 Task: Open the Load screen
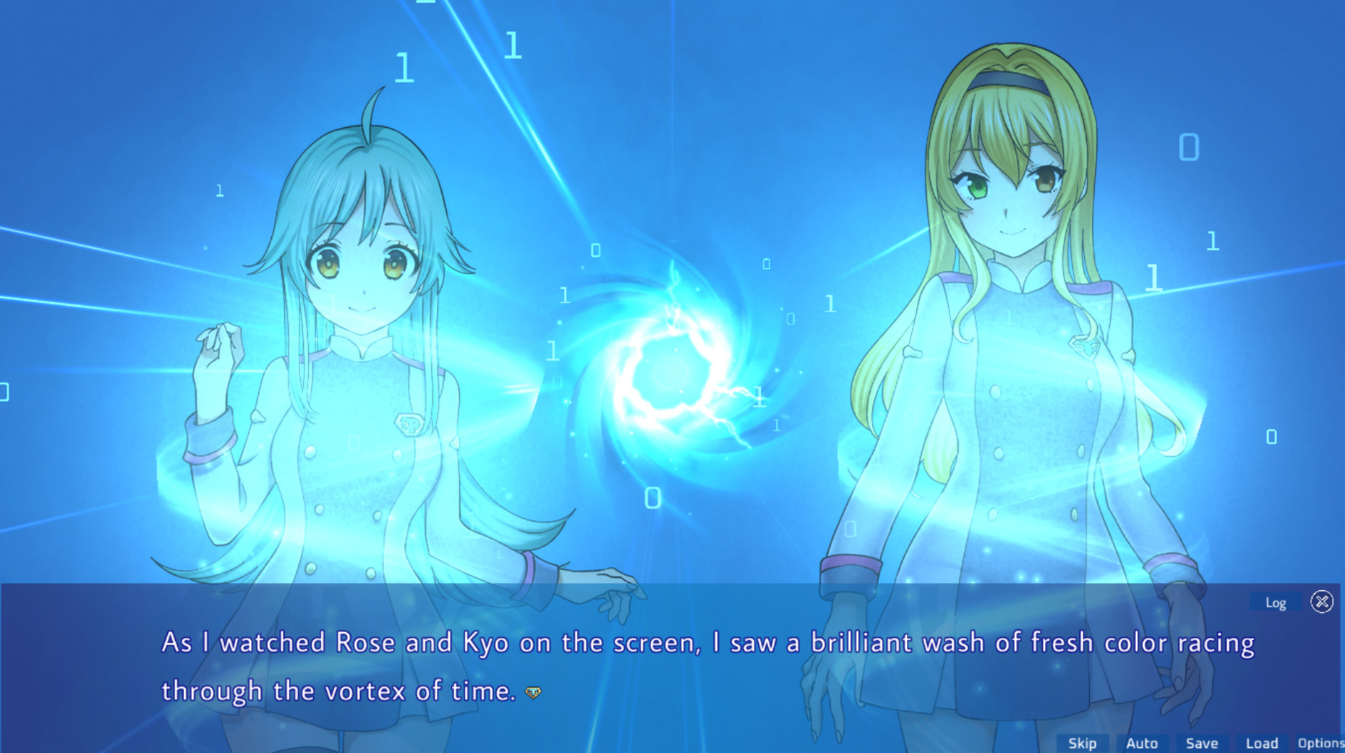[1262, 743]
